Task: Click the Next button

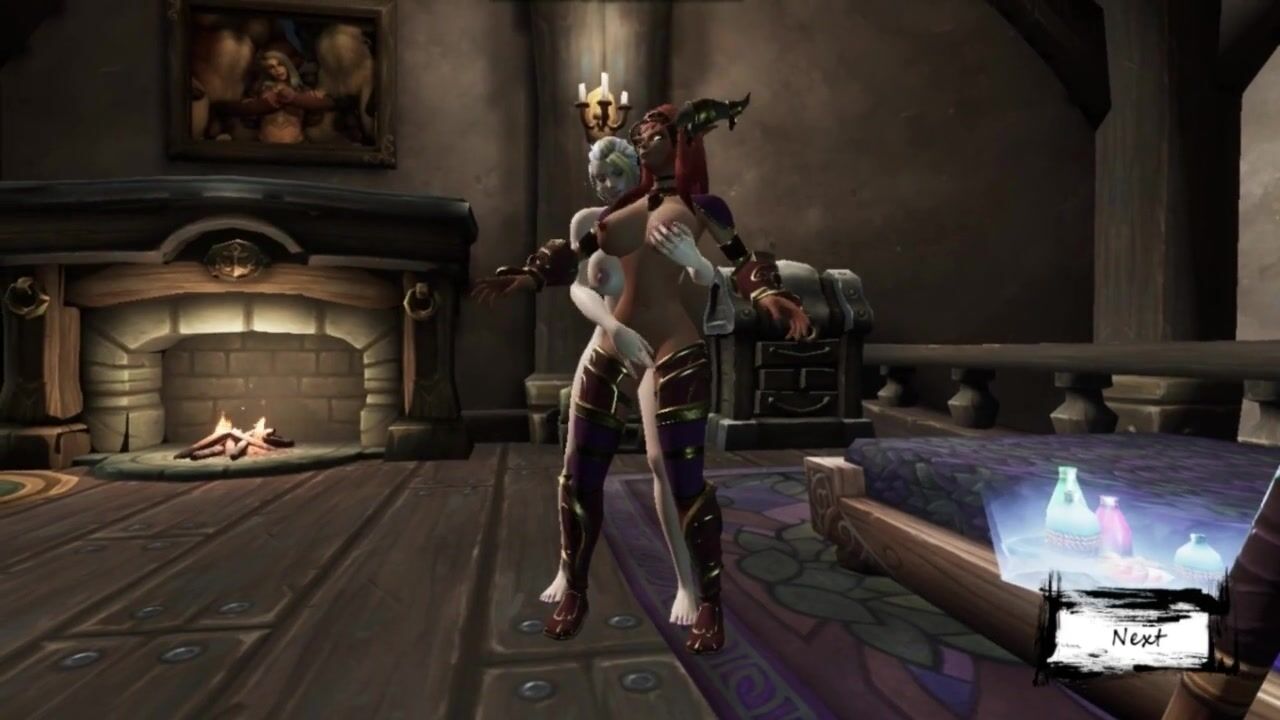Action: tap(1137, 637)
